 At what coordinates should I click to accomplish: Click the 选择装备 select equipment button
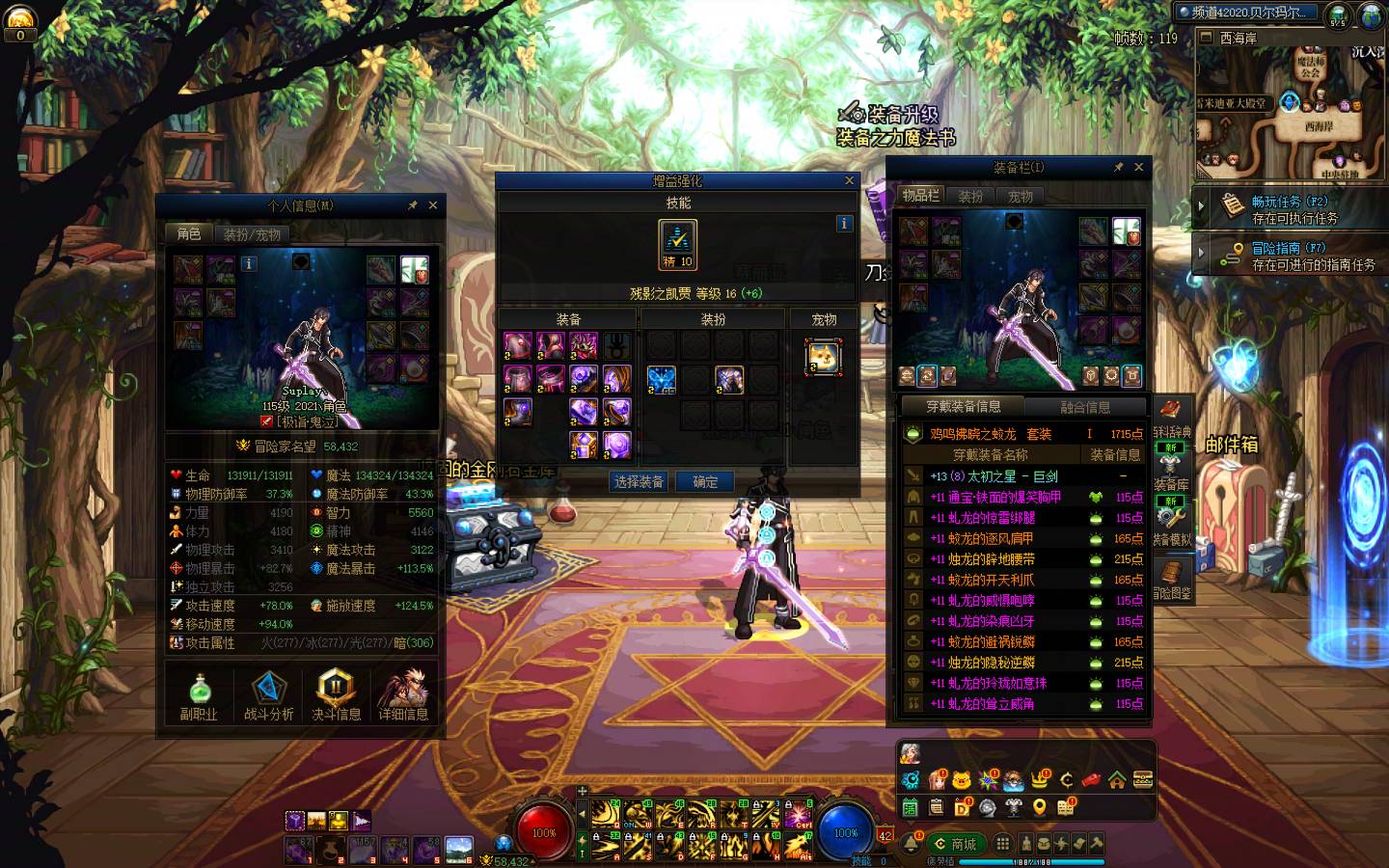click(x=639, y=481)
